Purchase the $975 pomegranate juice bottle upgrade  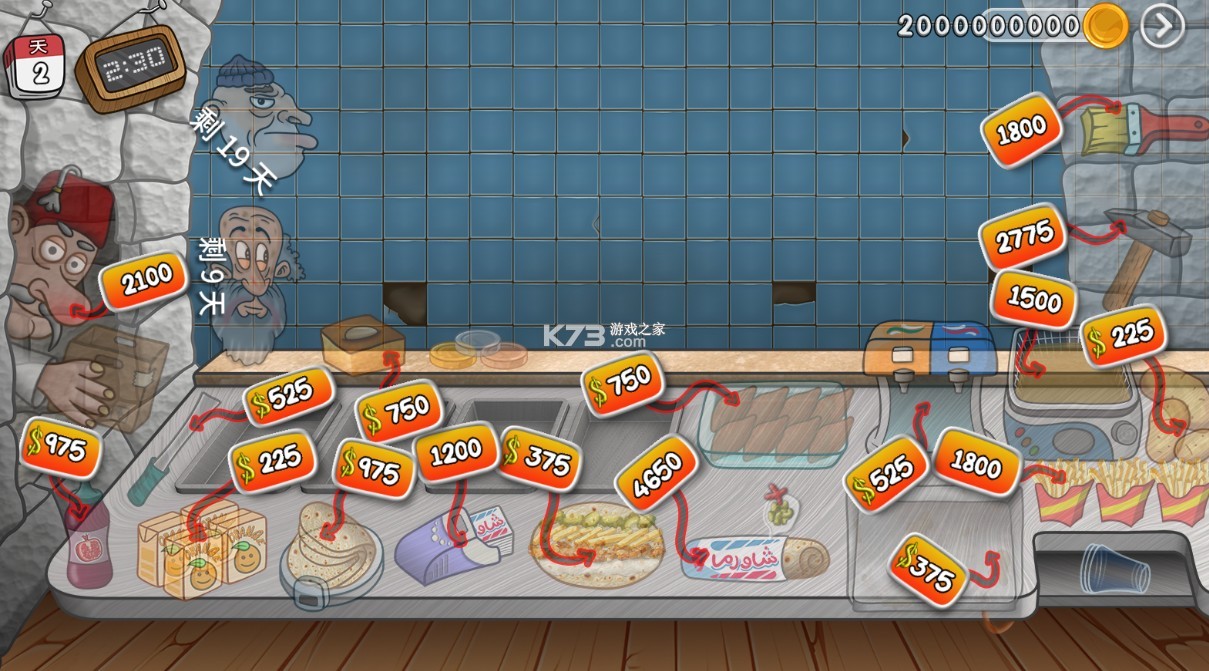(61, 448)
